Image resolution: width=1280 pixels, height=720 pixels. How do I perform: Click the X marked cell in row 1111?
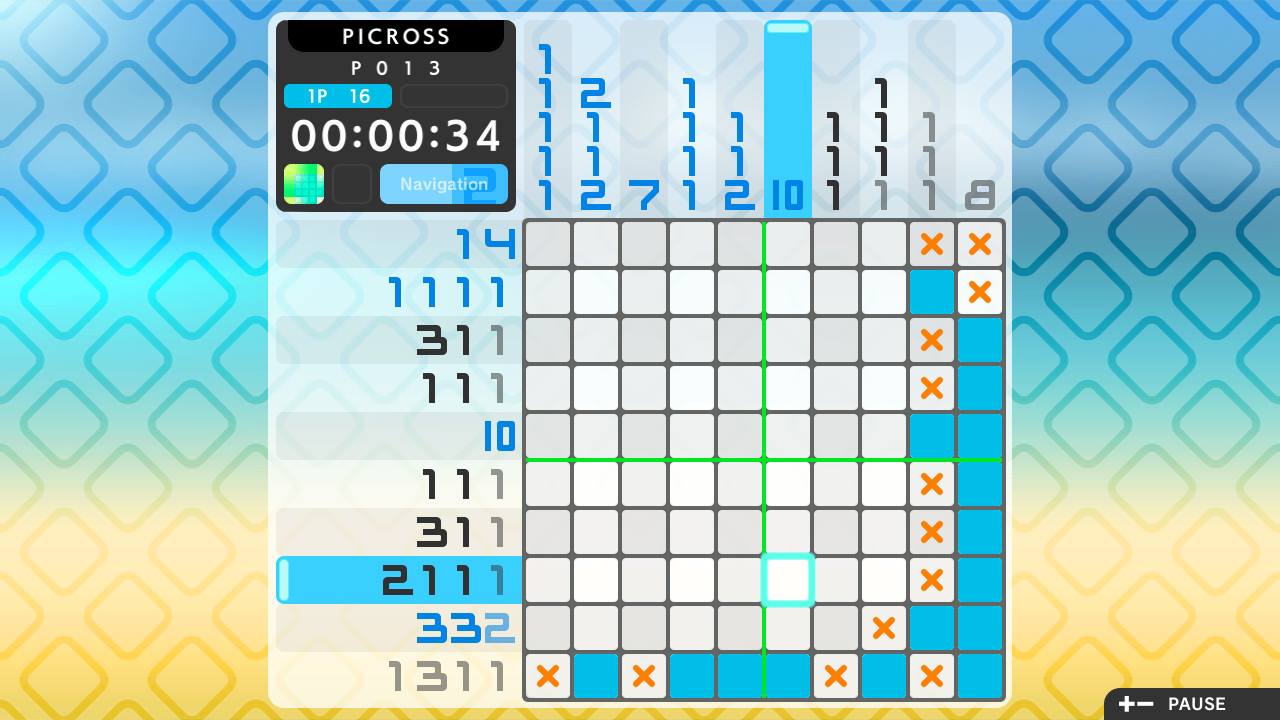point(980,292)
